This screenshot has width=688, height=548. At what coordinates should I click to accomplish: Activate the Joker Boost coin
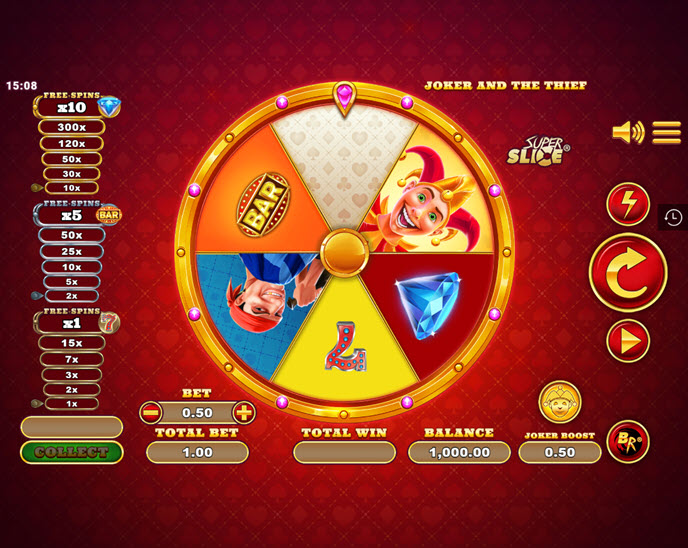pos(560,402)
